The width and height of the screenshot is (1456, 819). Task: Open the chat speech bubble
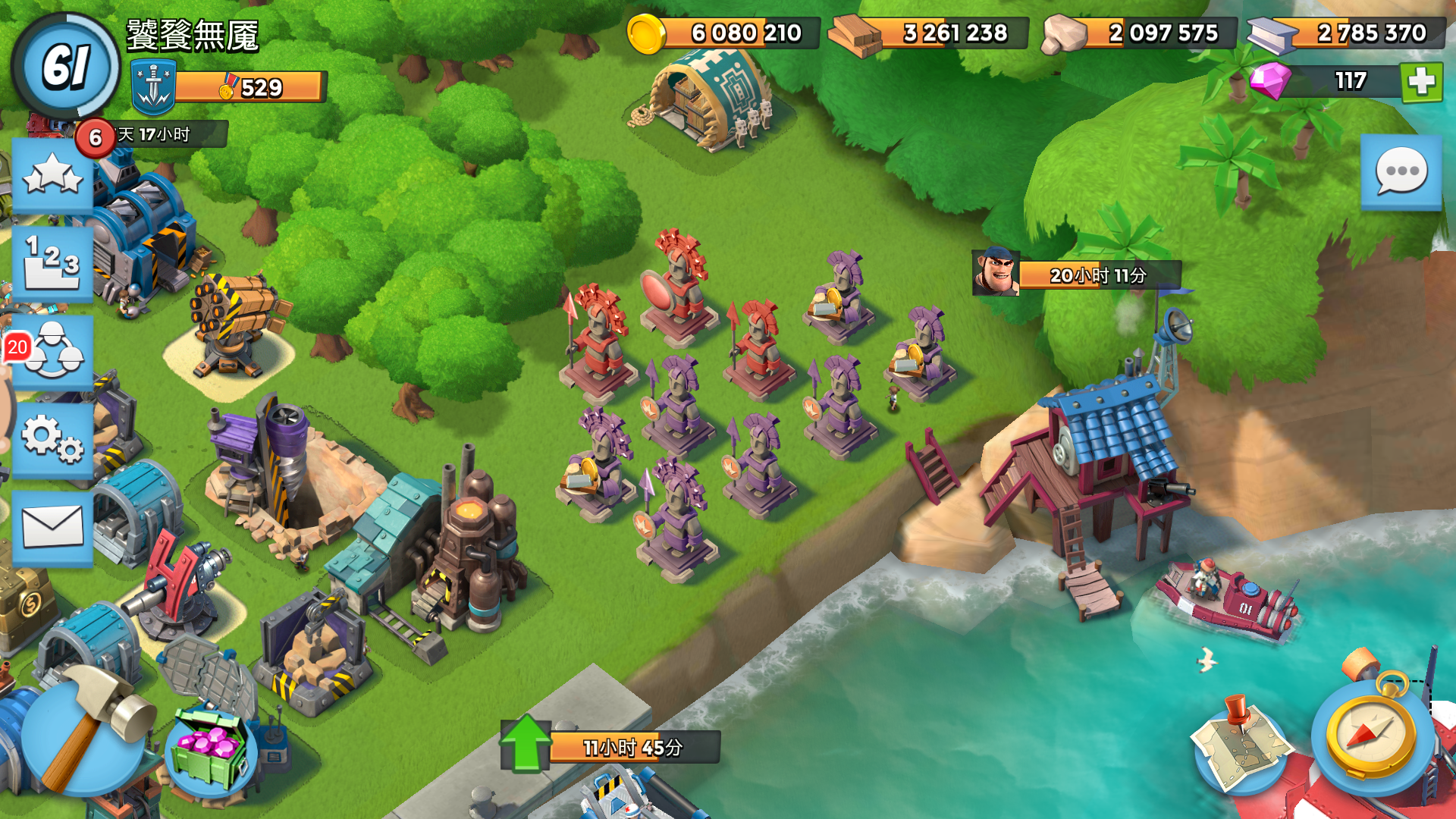1401,171
